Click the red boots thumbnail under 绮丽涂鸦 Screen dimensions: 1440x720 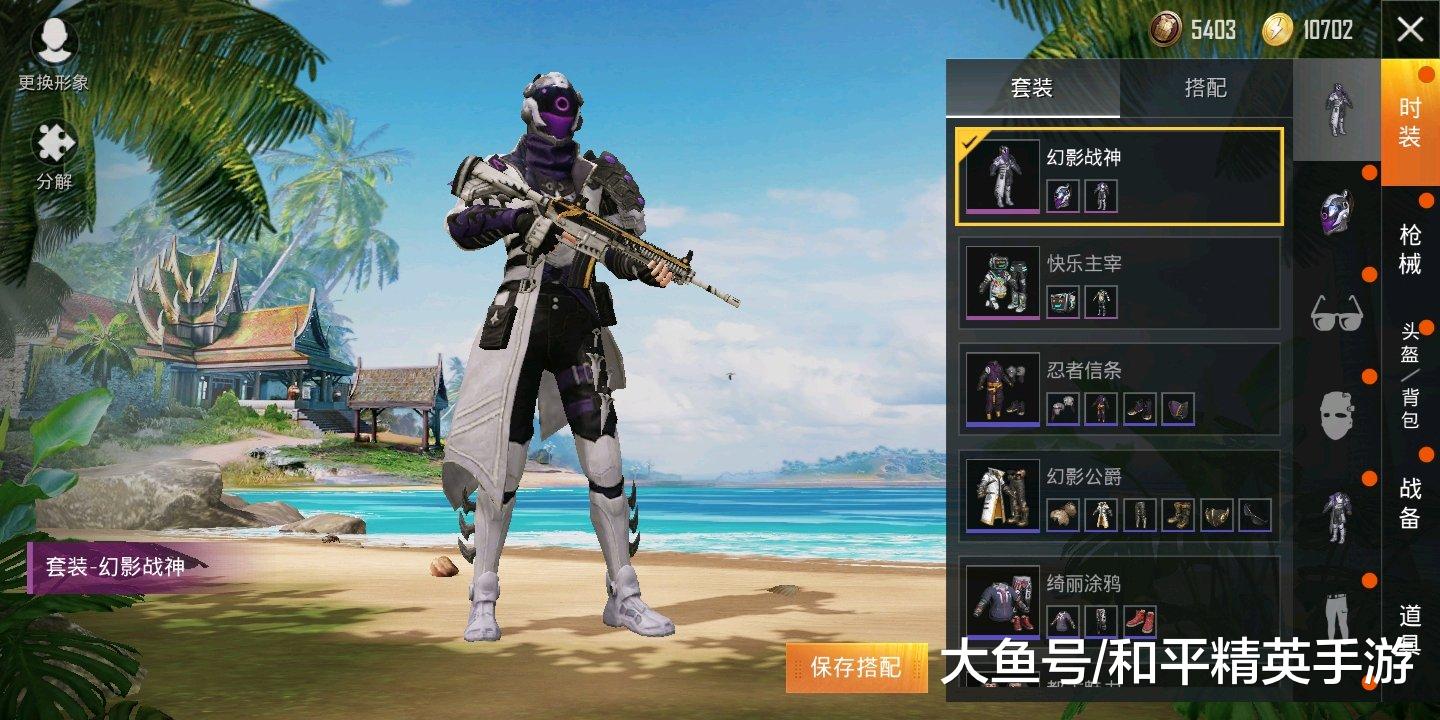coord(1141,621)
